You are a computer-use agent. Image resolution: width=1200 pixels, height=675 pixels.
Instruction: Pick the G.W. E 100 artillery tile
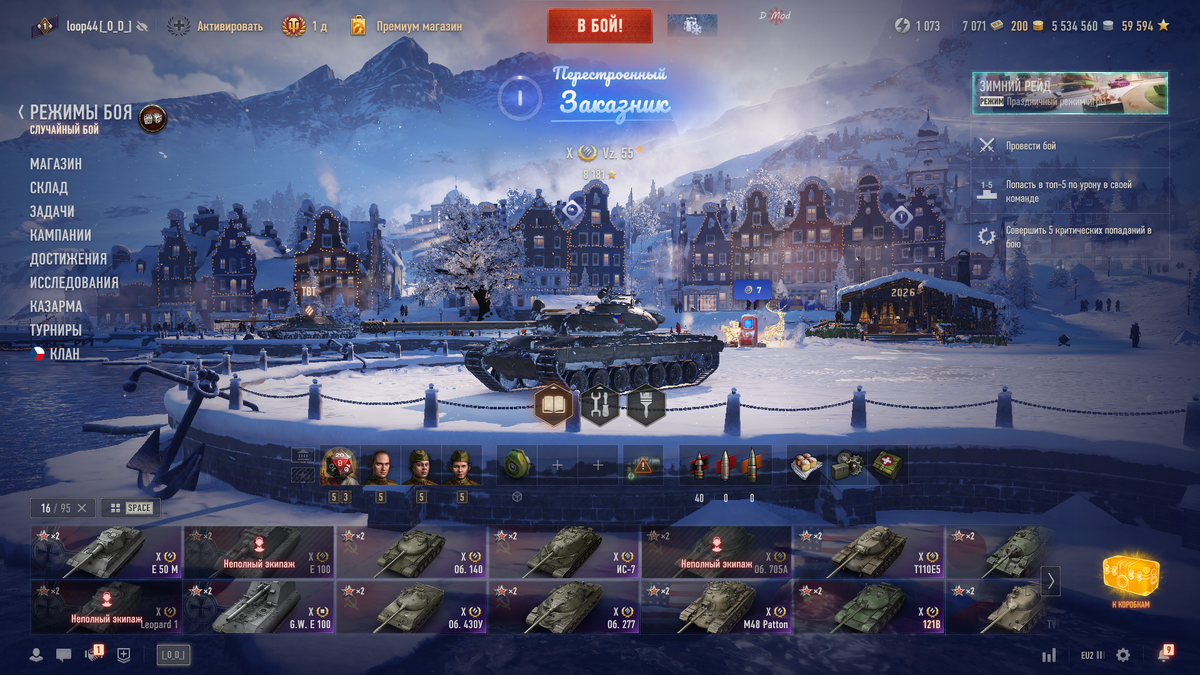pos(258,607)
